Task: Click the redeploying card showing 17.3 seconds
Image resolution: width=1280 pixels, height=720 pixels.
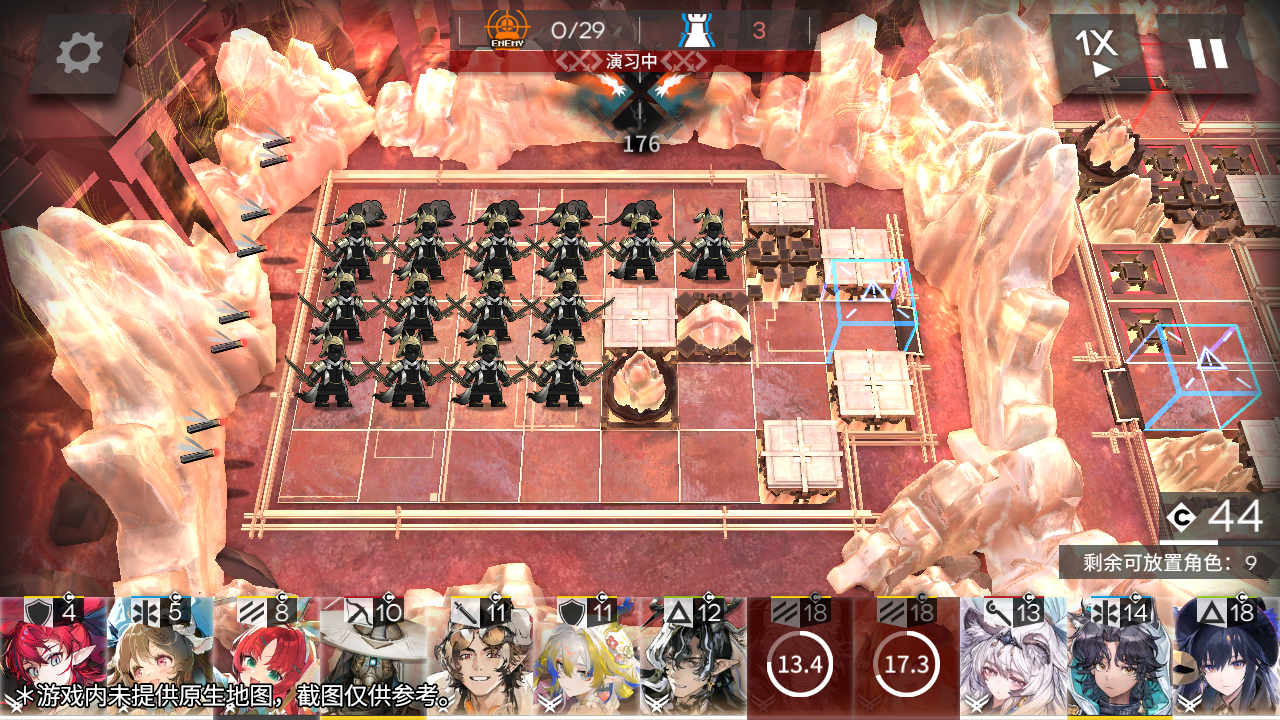Action: [x=906, y=660]
